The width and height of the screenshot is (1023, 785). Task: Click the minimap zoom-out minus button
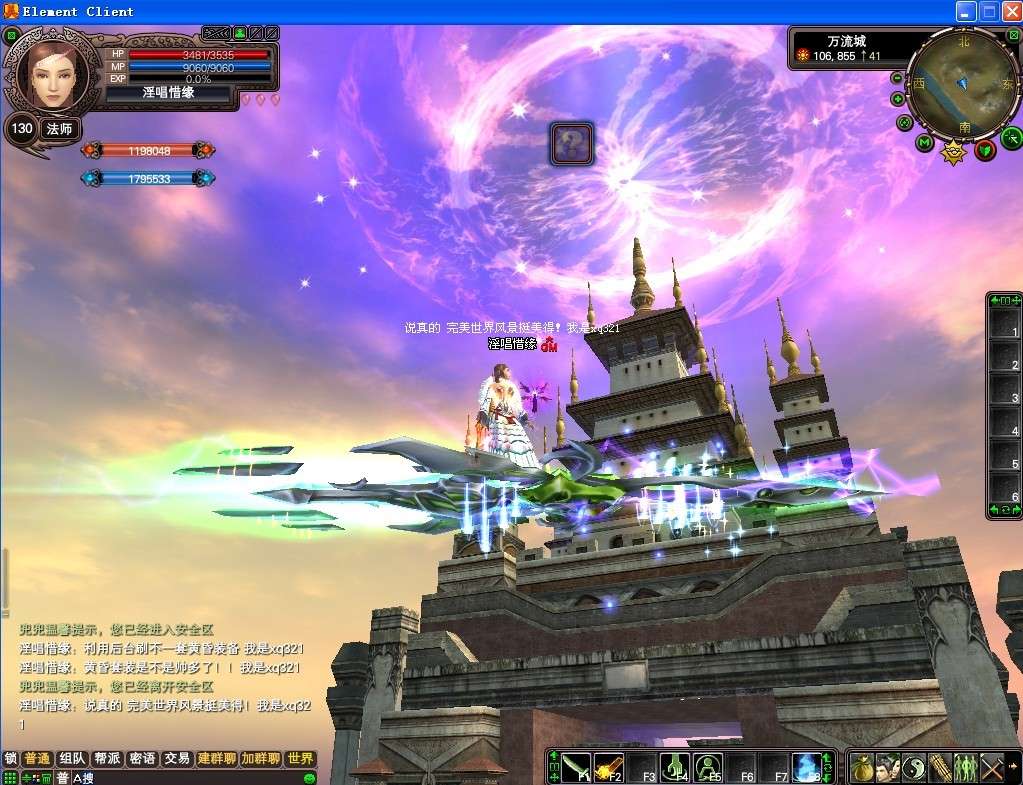click(897, 78)
